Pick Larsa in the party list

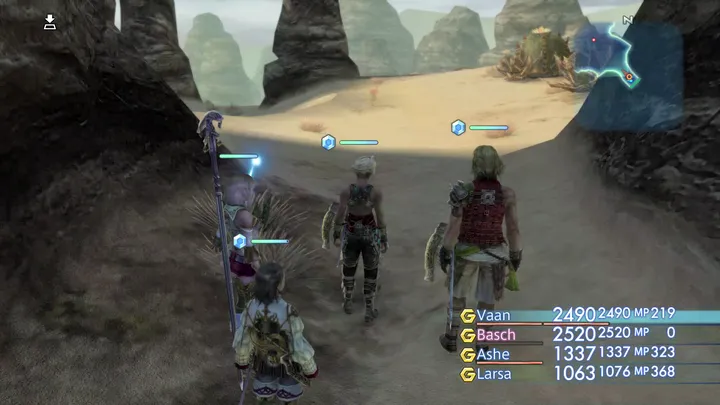pyautogui.click(x=493, y=374)
